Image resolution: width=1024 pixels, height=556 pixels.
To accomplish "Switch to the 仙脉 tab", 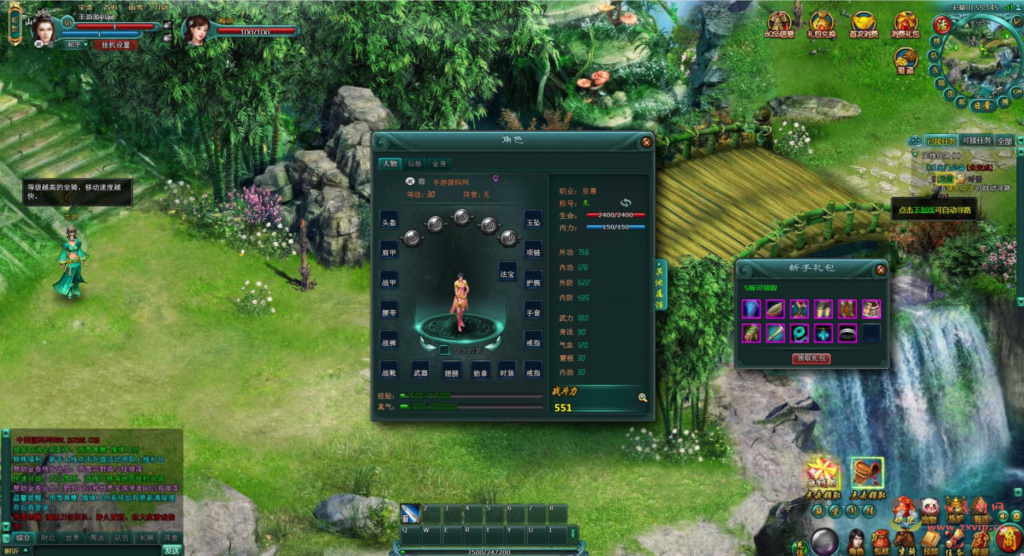I will 414,163.
